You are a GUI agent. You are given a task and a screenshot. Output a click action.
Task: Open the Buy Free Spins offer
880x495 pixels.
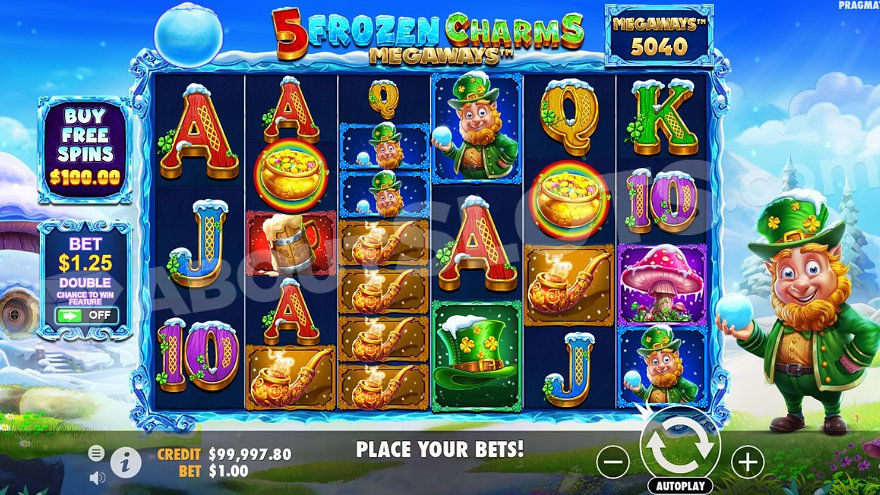[84, 148]
